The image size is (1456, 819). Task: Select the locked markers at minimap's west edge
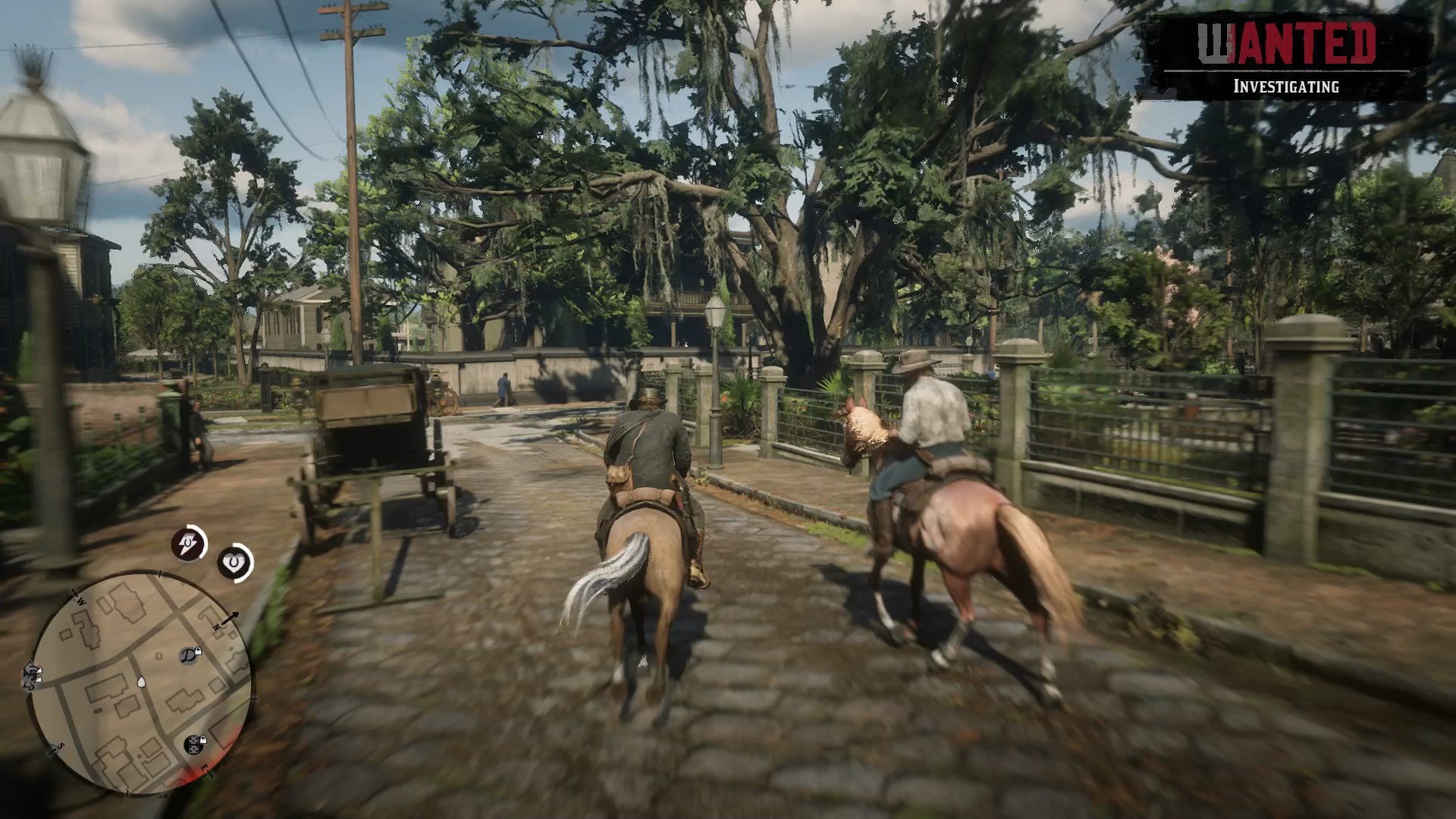[33, 674]
